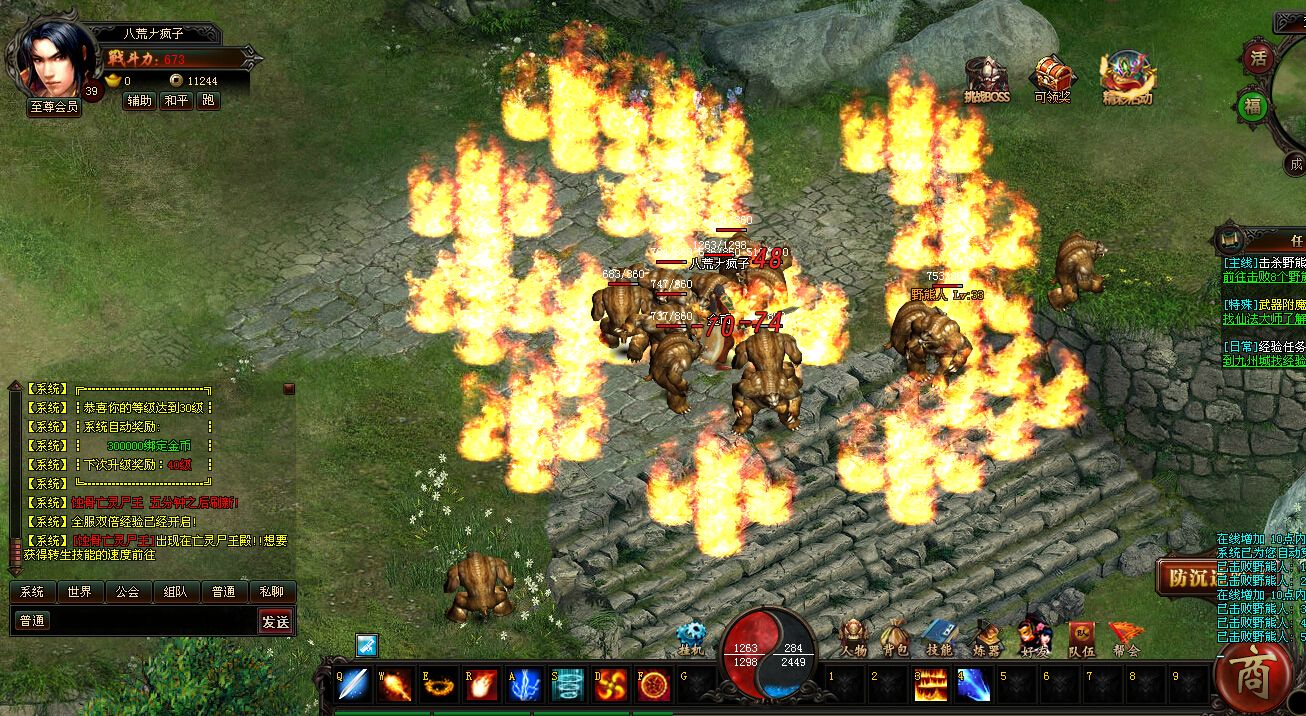Open the 挑战BOSS challenge icon
The height and width of the screenshot is (716, 1306).
pos(987,78)
